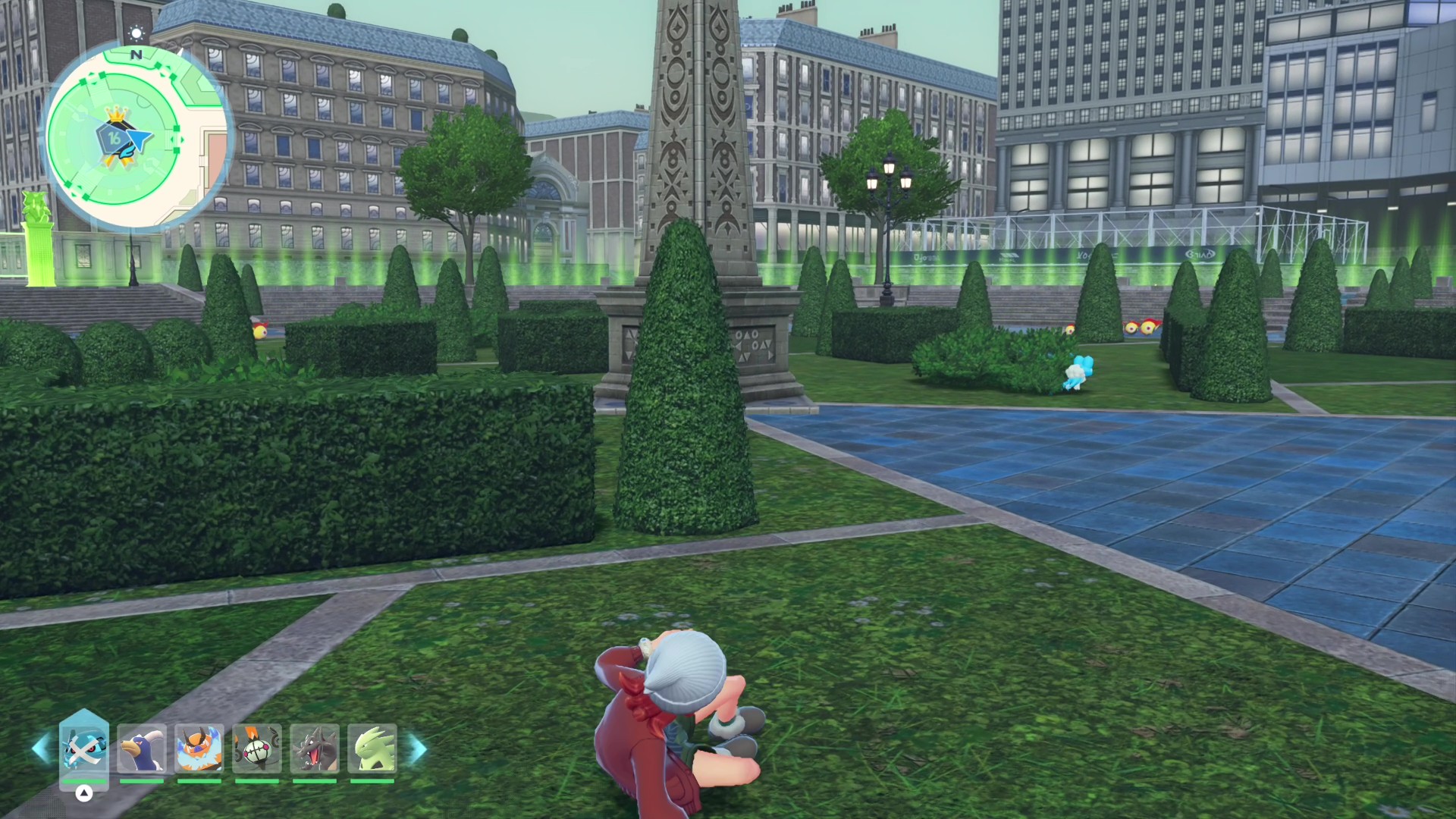Screen dimensions: 1456x819
Task: Choose the pale green Tyranitar slot
Action: tap(372, 748)
